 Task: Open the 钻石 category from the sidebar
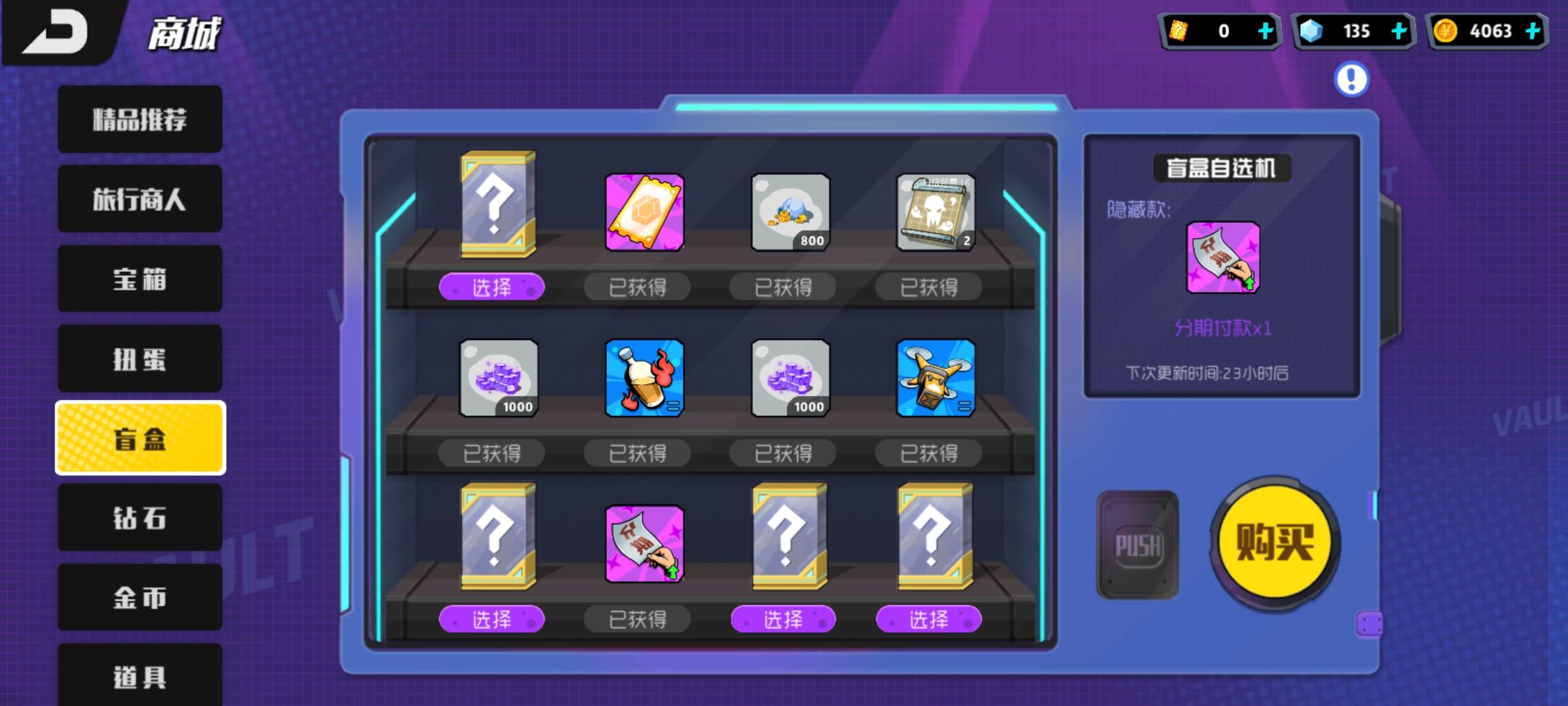click(x=139, y=517)
